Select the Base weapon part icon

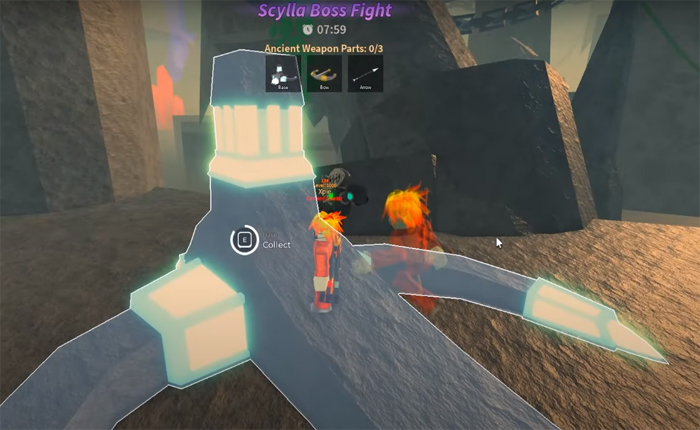284,73
